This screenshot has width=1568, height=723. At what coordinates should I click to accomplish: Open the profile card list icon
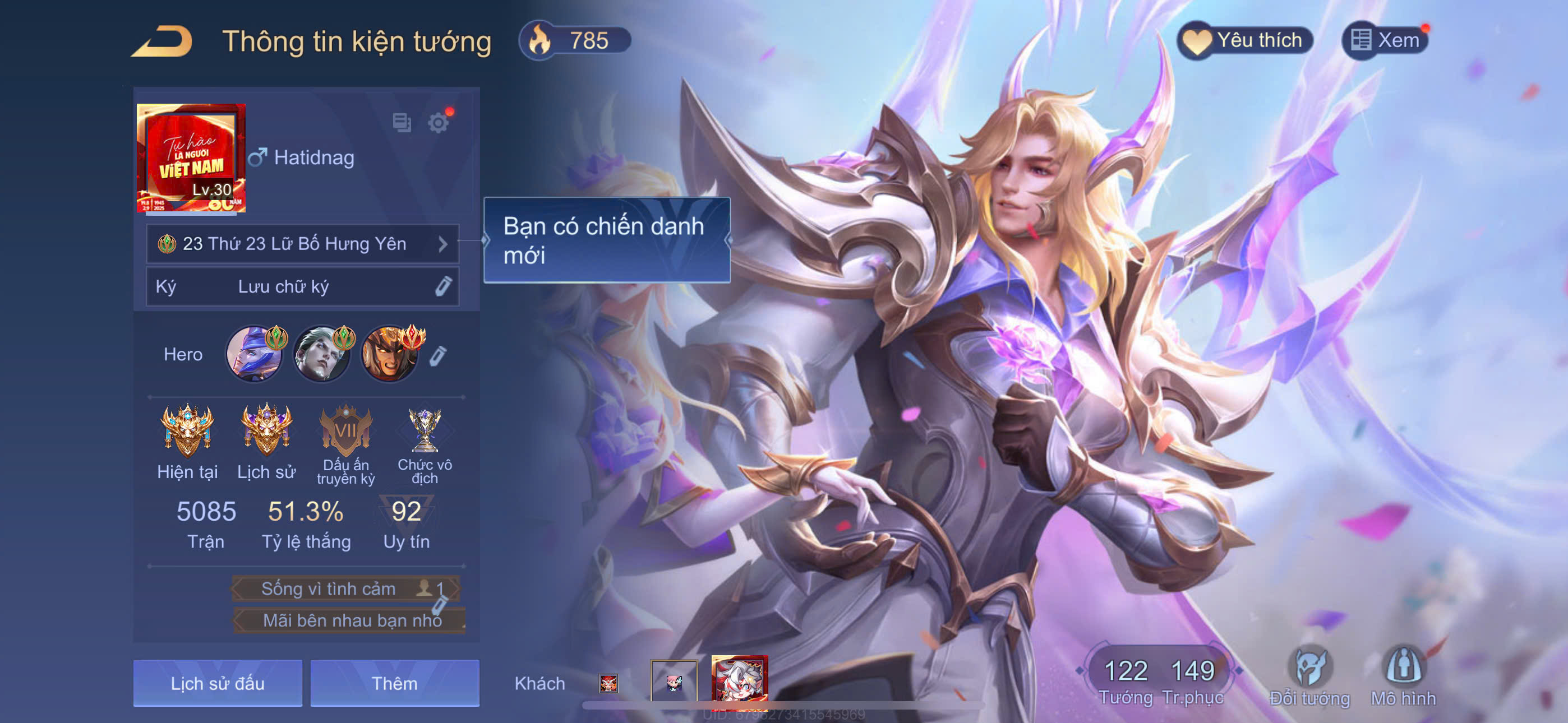402,123
